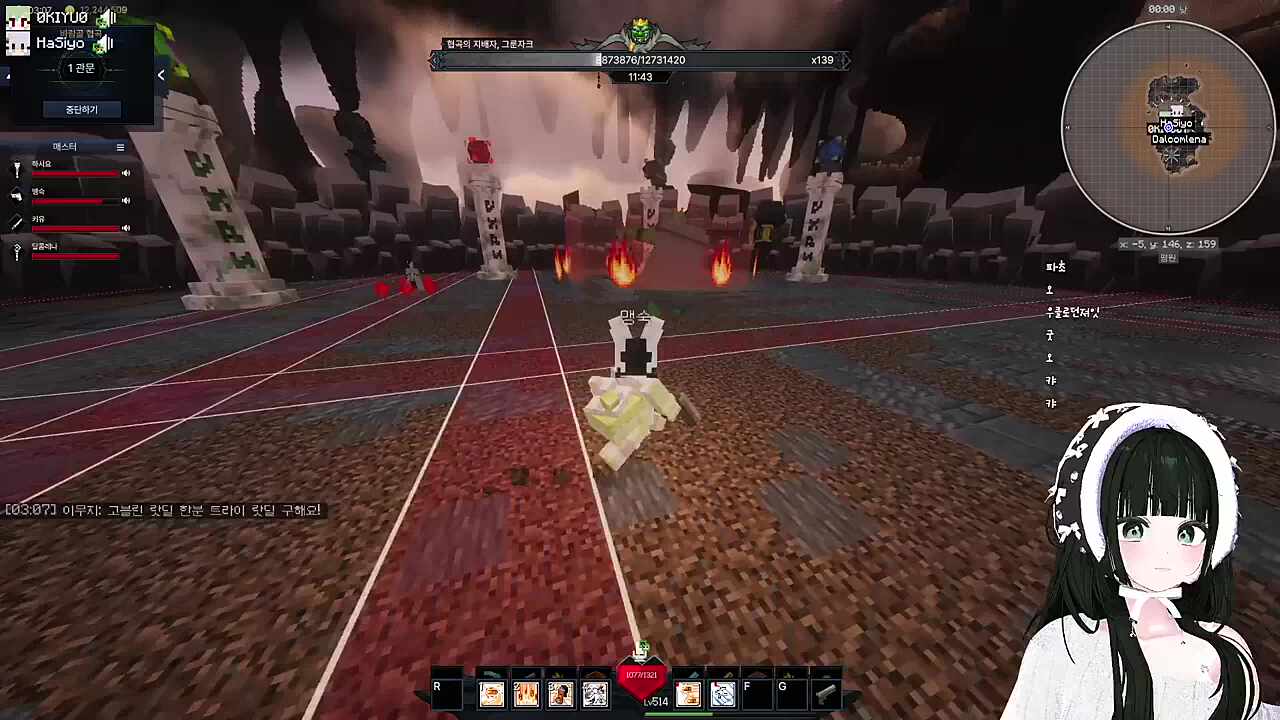
Task: Open the circular minimap
Action: click(x=1167, y=127)
